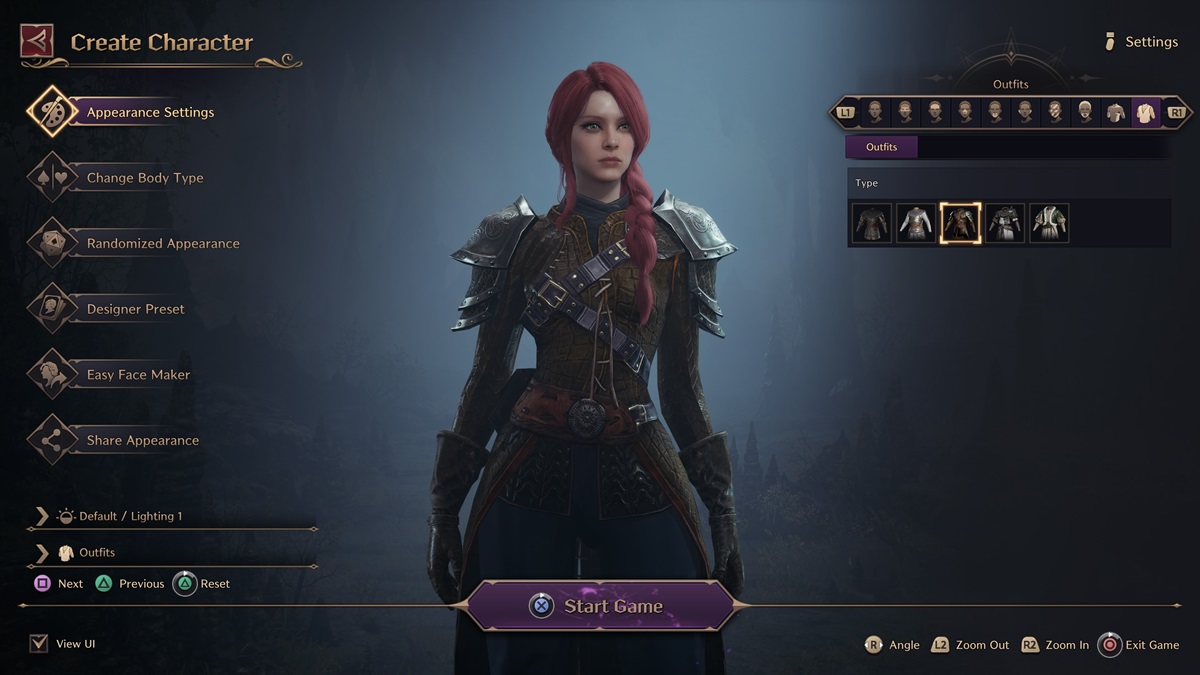Pick the highlighted brown leather armor outfit
Image resolution: width=1200 pixels, height=675 pixels.
point(961,223)
